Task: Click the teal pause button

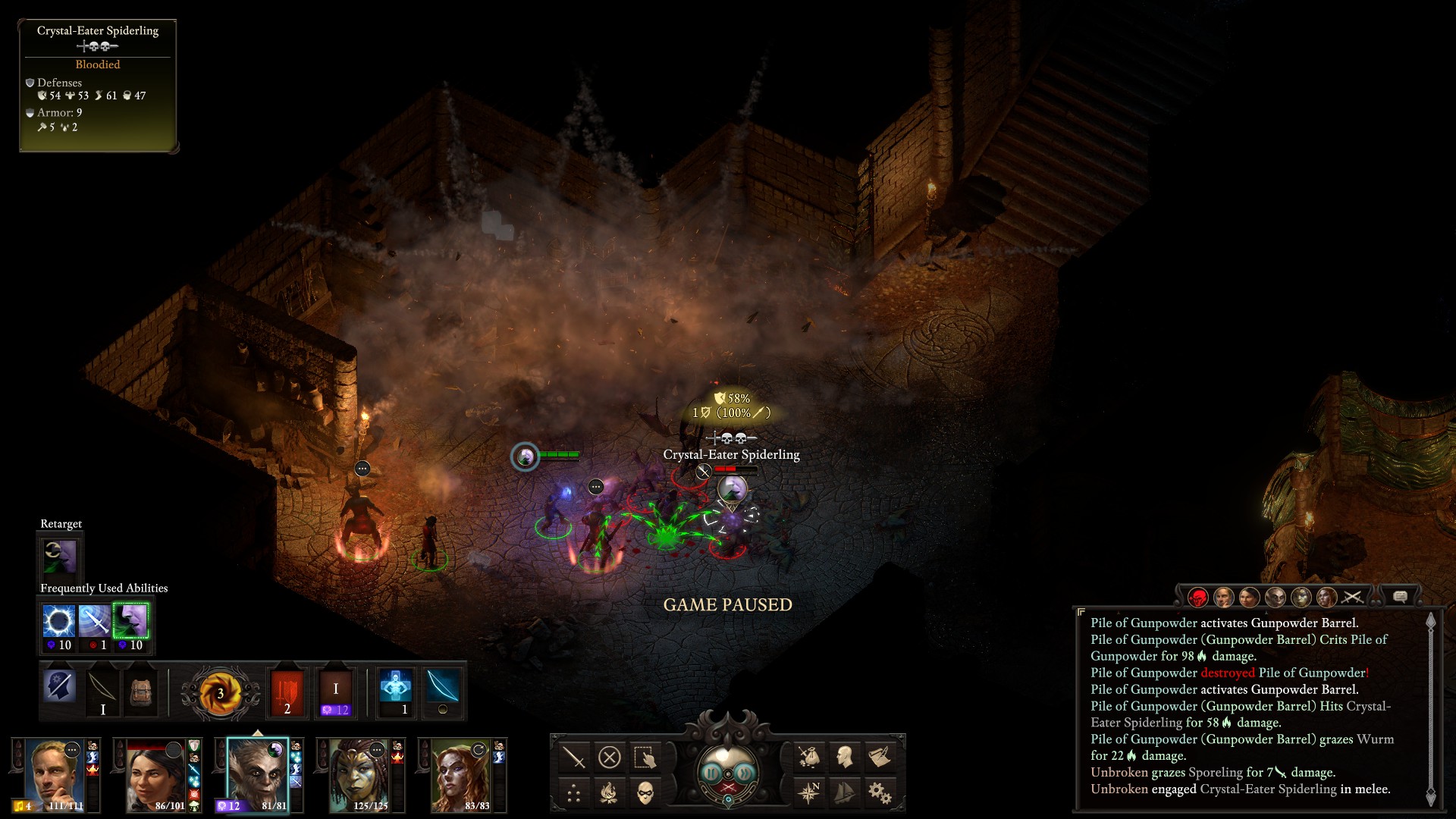Action: 711,773
